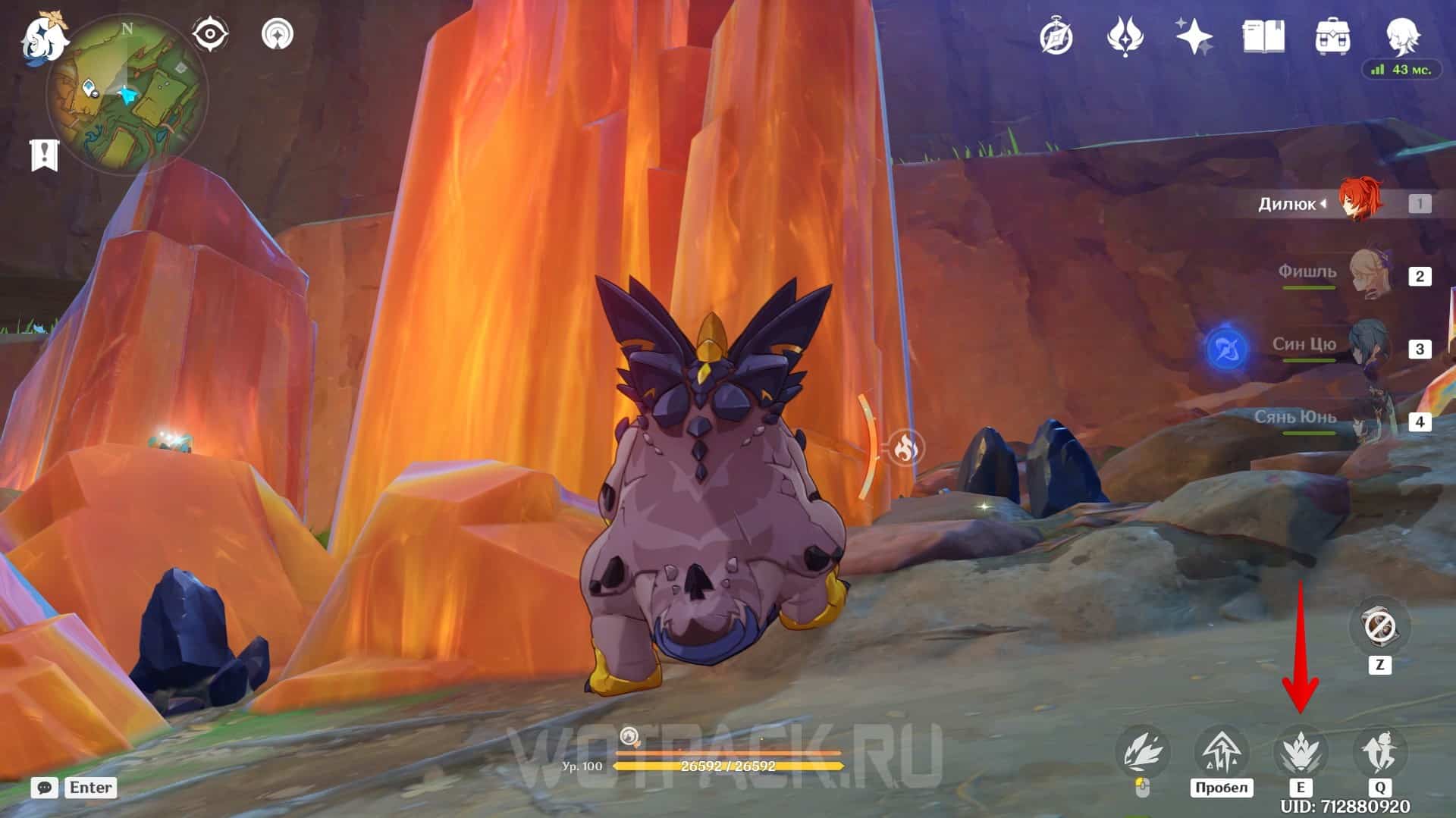Trigger the normal attack claw icon
The height and width of the screenshot is (818, 1456).
[1143, 751]
